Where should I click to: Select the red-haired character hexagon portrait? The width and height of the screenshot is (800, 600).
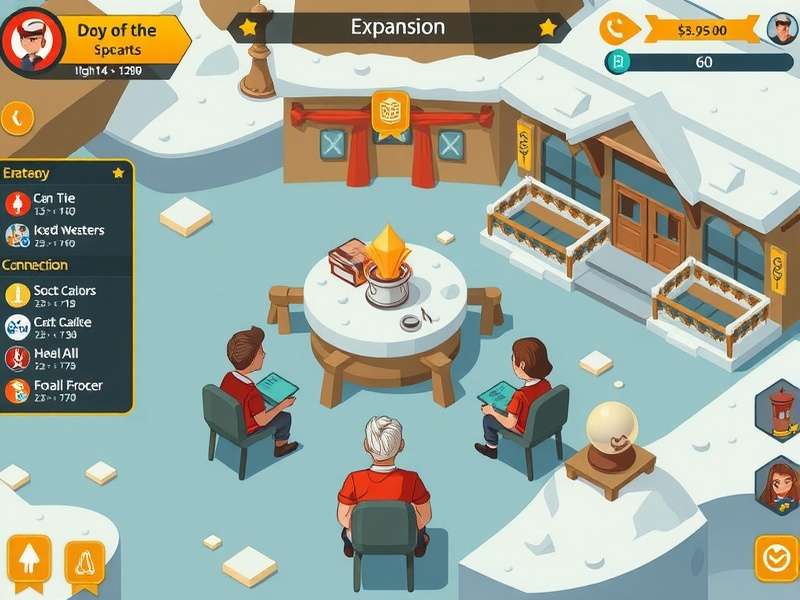pyautogui.click(x=780, y=486)
